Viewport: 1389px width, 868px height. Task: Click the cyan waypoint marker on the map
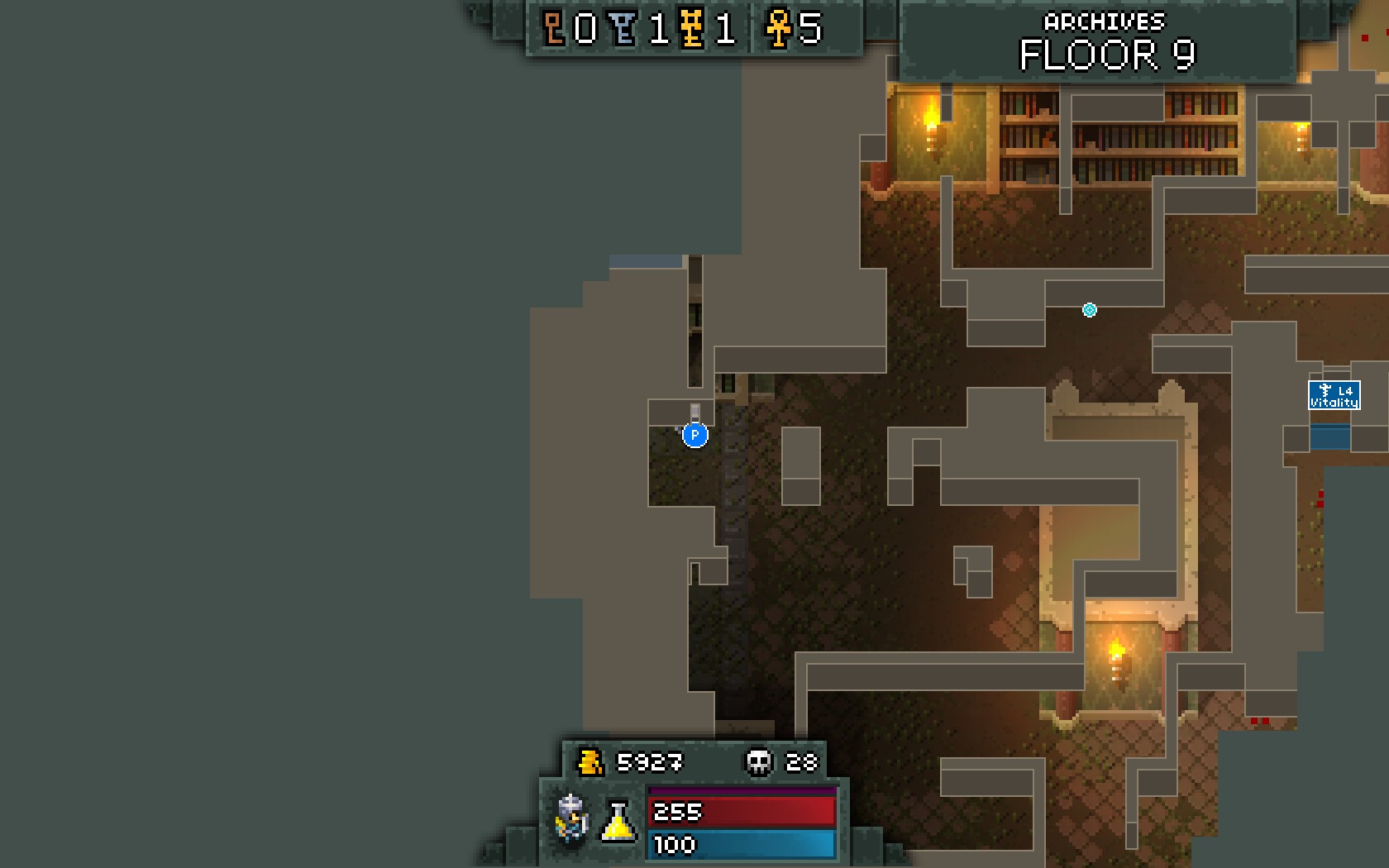(1090, 310)
